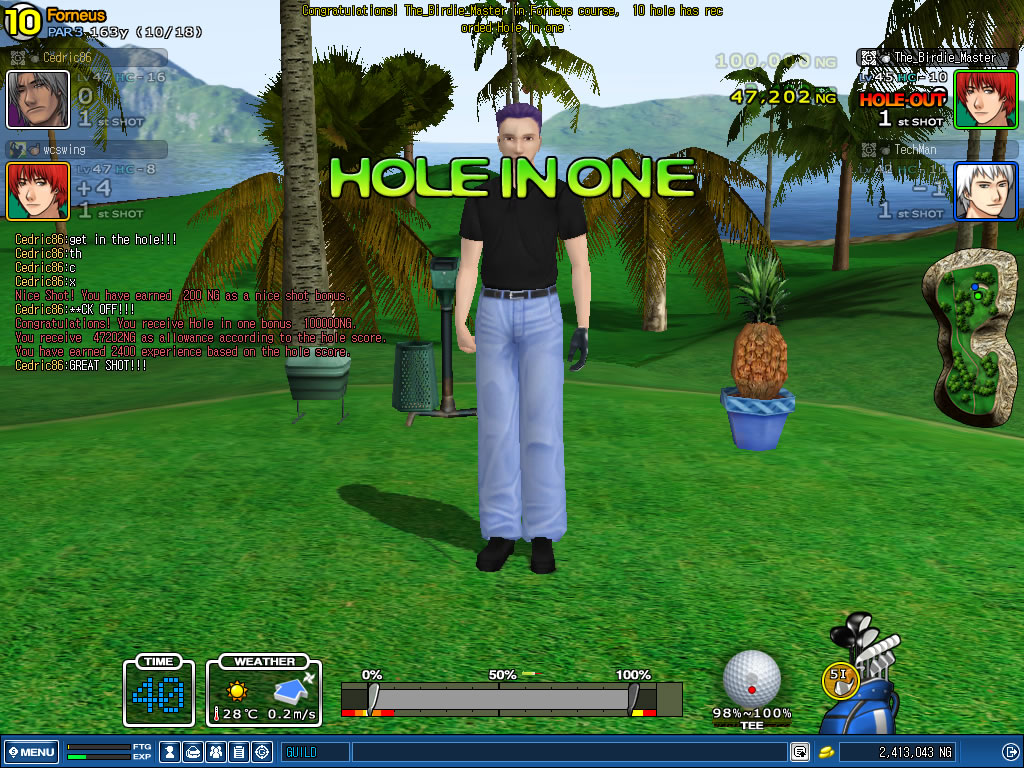
Task: Open the golf bag toolbar icon
Action: click(x=194, y=751)
